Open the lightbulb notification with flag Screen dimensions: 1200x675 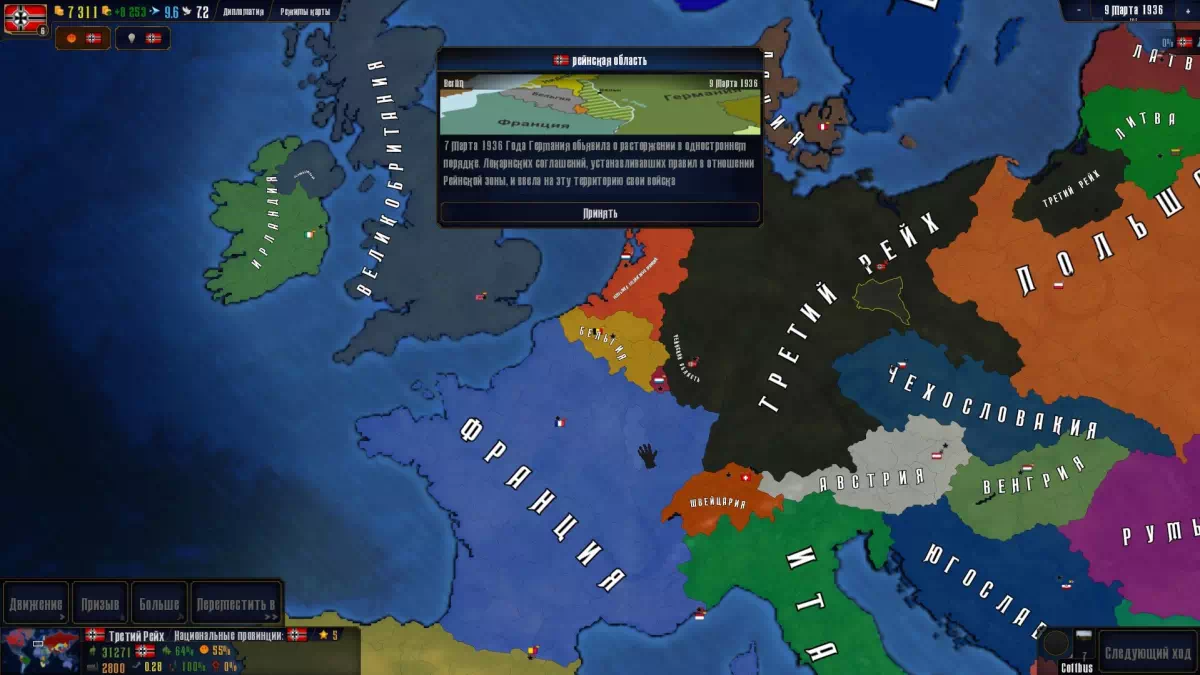142,38
